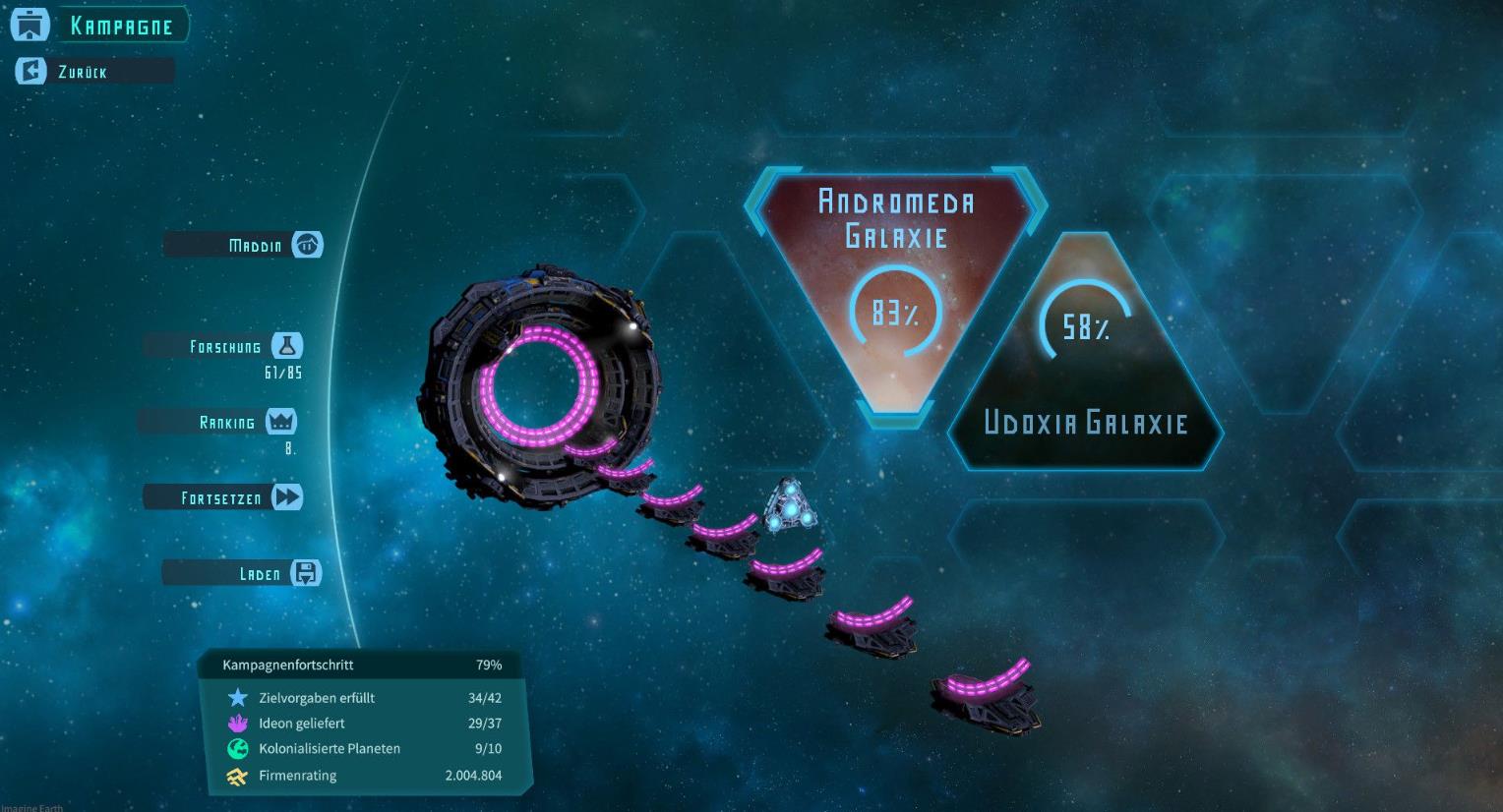This screenshot has width=1503, height=812.
Task: Click the Kampagne header icon
Action: [x=30, y=26]
